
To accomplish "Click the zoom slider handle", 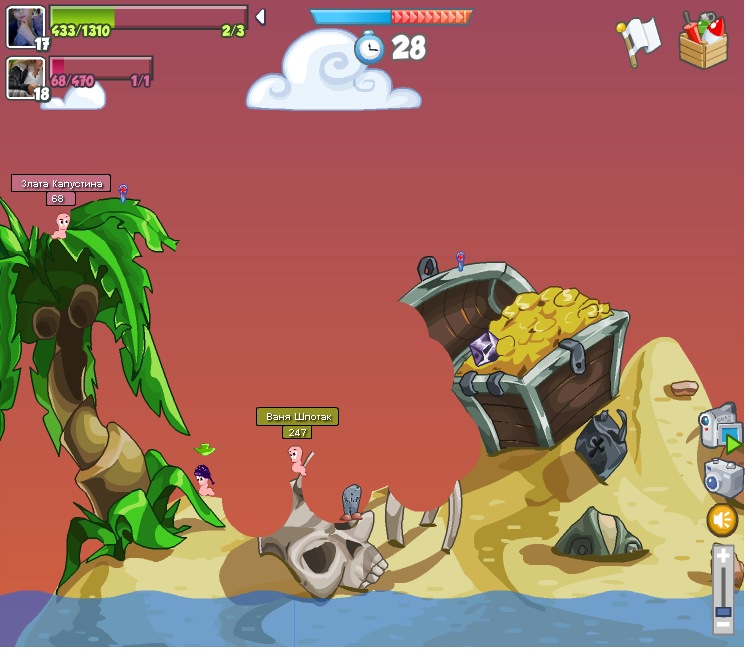I will (723, 609).
